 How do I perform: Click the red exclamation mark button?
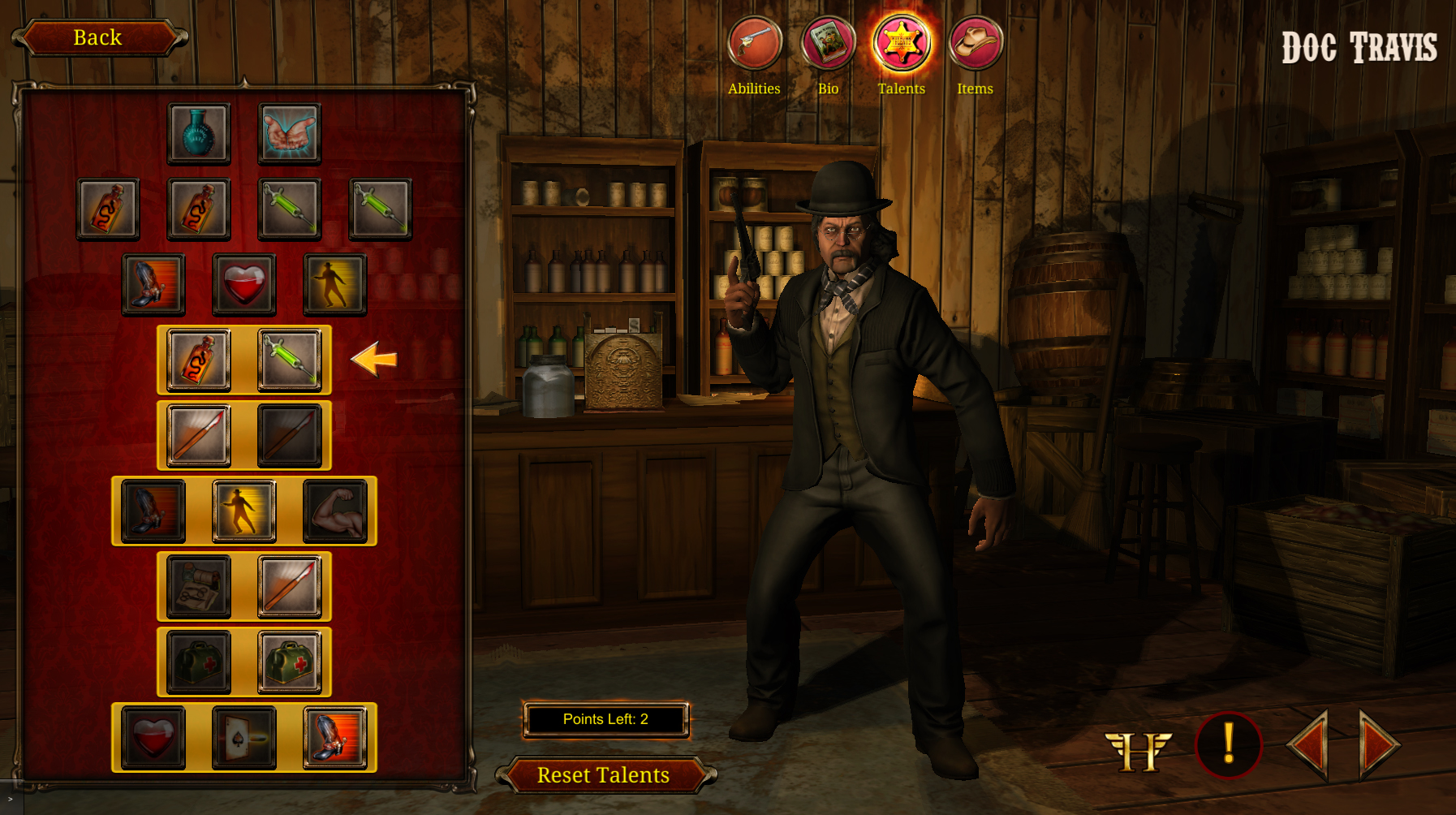coord(1228,744)
